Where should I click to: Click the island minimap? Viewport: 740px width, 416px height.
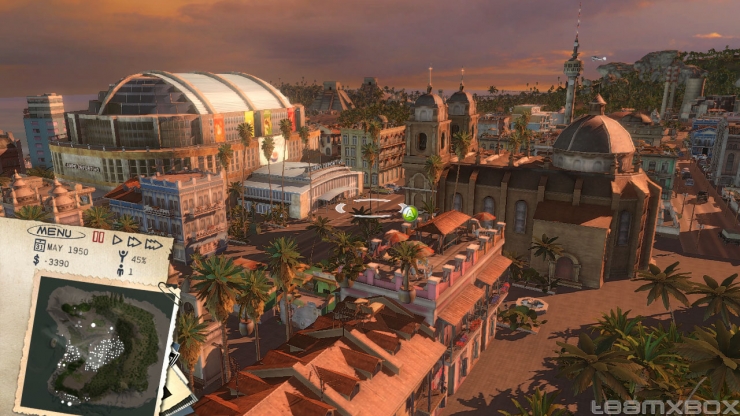click(x=96, y=345)
